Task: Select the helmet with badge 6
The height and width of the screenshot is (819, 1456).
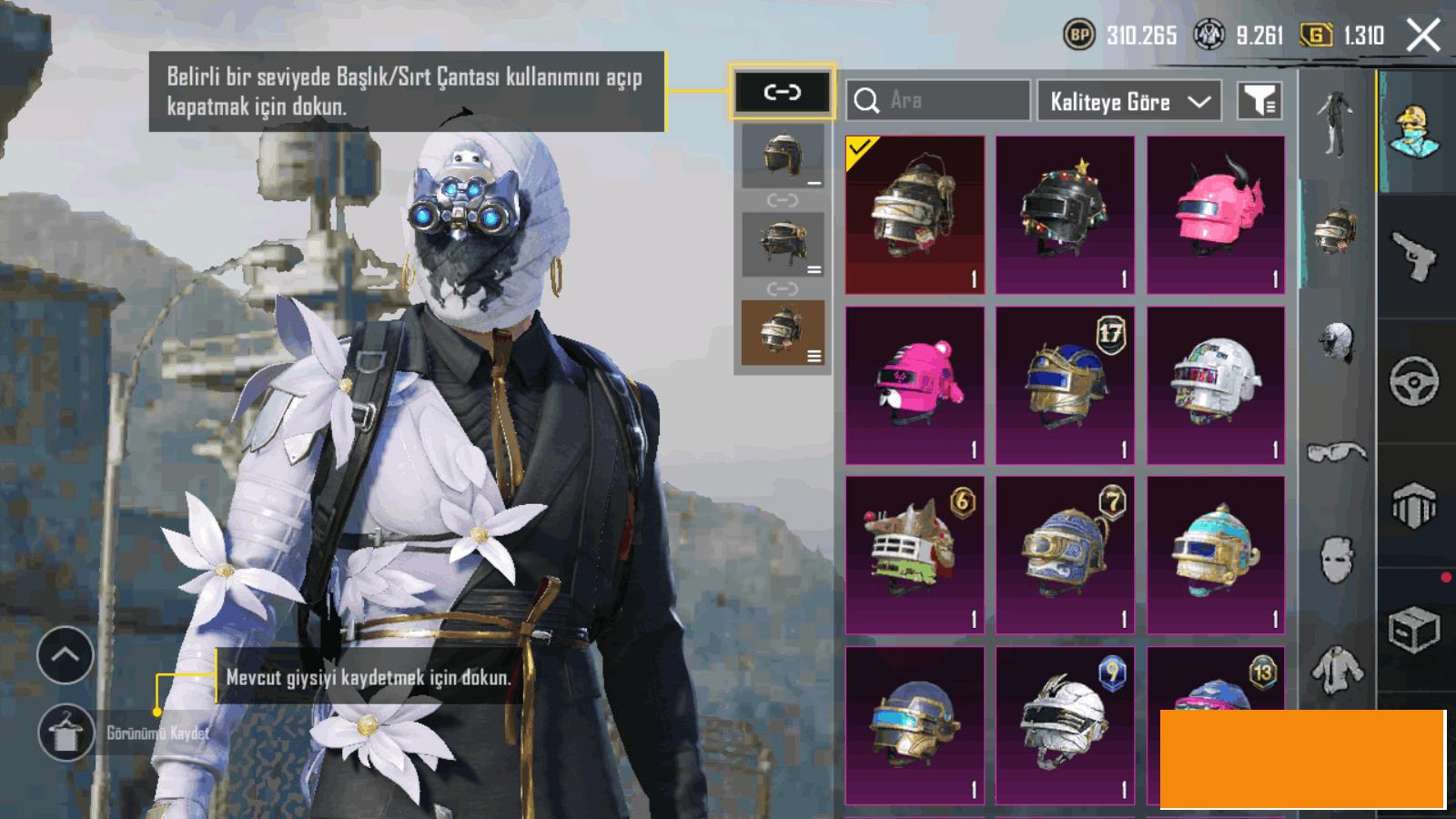Action: pyautogui.click(x=915, y=554)
